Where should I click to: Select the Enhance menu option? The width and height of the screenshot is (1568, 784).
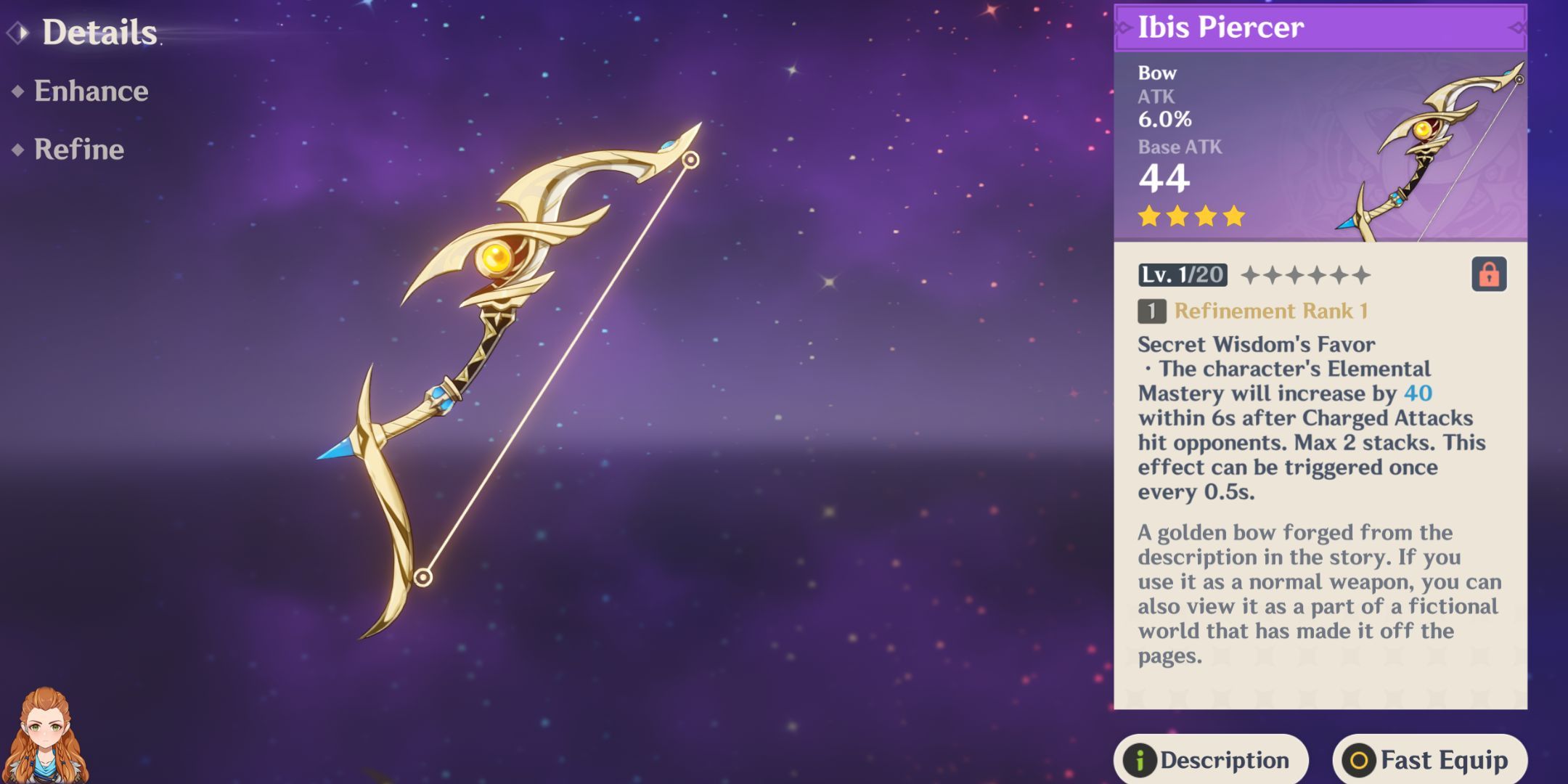(x=91, y=91)
